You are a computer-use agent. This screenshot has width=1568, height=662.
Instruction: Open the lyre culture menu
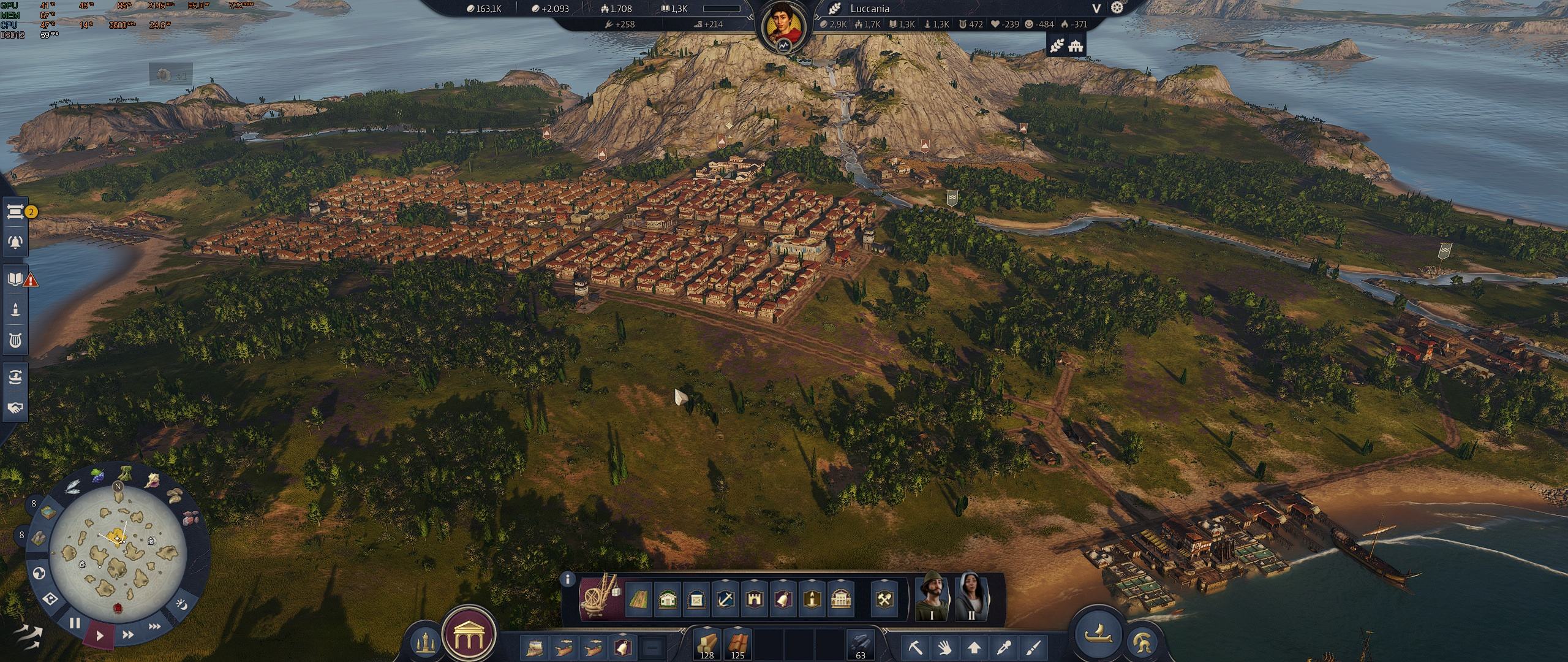click(x=15, y=341)
